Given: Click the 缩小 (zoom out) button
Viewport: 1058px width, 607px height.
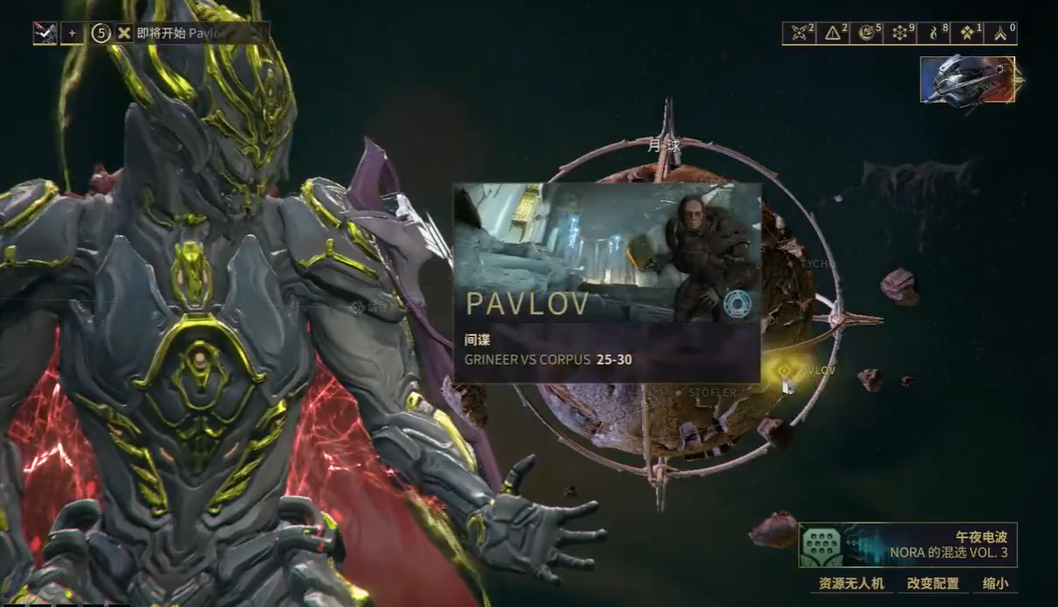Looking at the screenshot, I should click(x=996, y=583).
